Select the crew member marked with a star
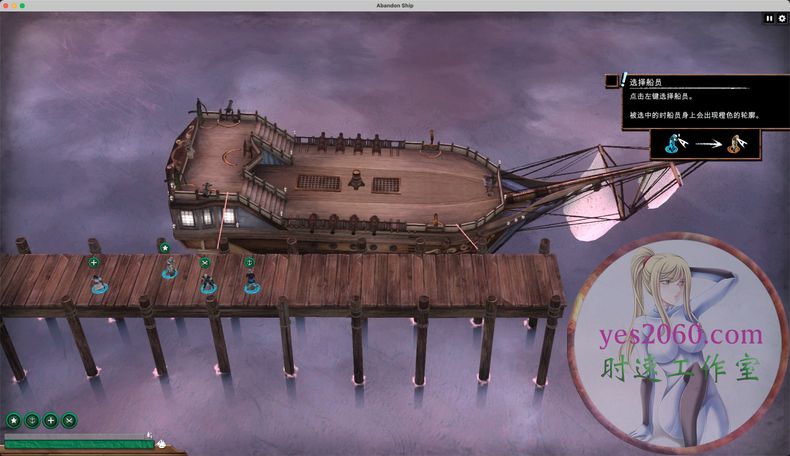This screenshot has height=456, width=790. click(170, 269)
